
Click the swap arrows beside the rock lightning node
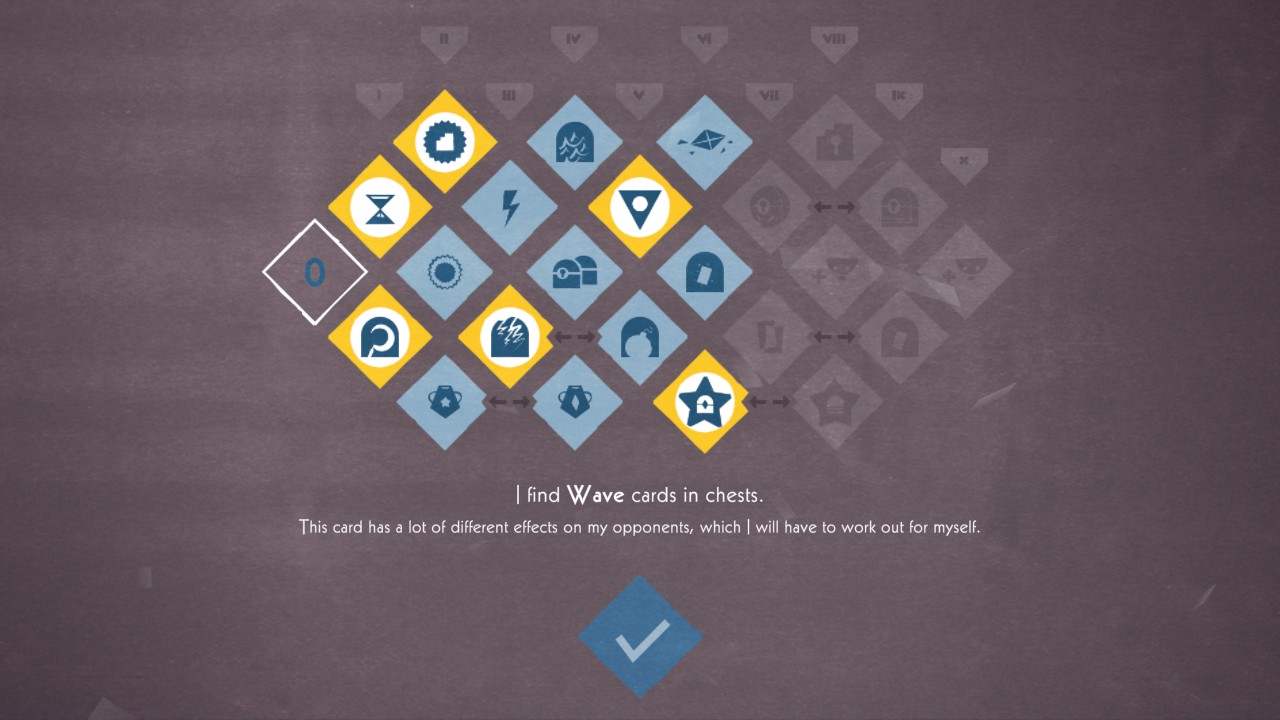click(x=575, y=337)
